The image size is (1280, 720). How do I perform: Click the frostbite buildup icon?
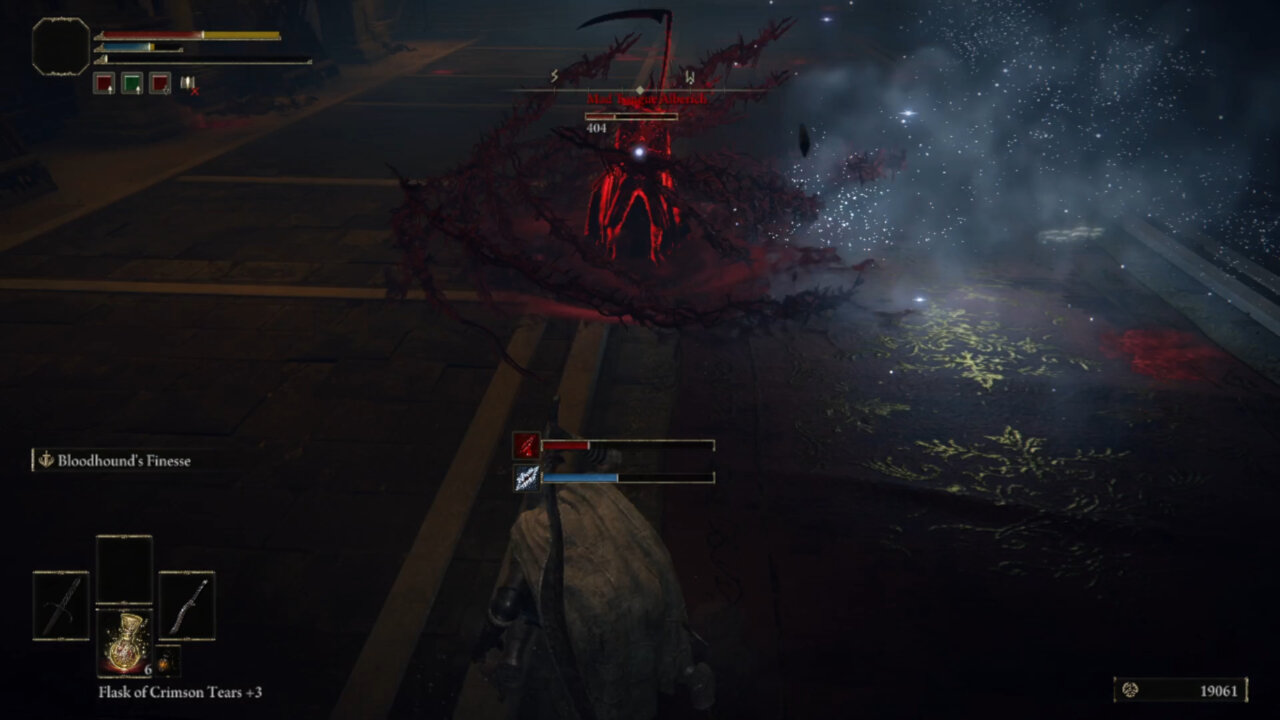pyautogui.click(x=527, y=478)
